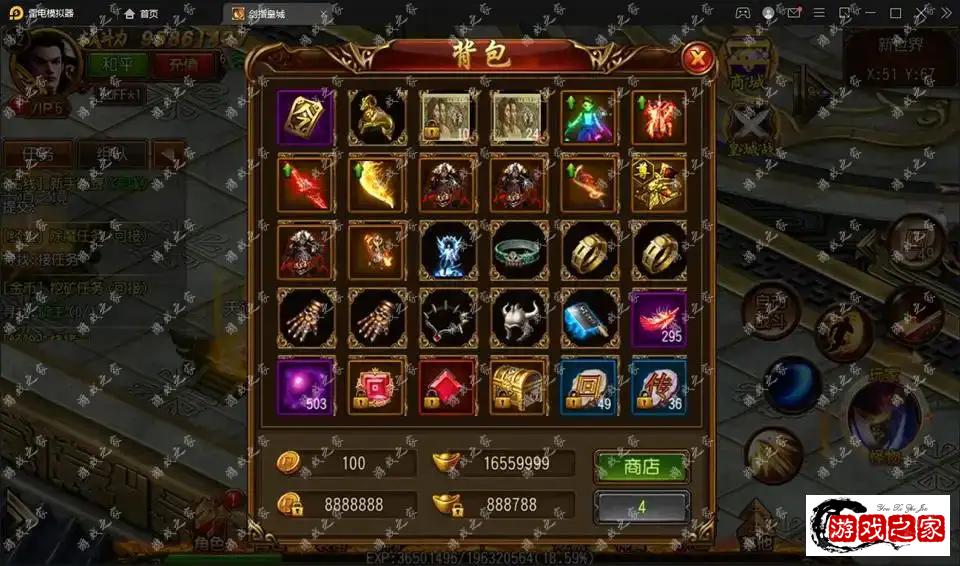Image resolution: width=960 pixels, height=566 pixels.
Task: Close the 背包 backpack window
Action: coord(697,59)
